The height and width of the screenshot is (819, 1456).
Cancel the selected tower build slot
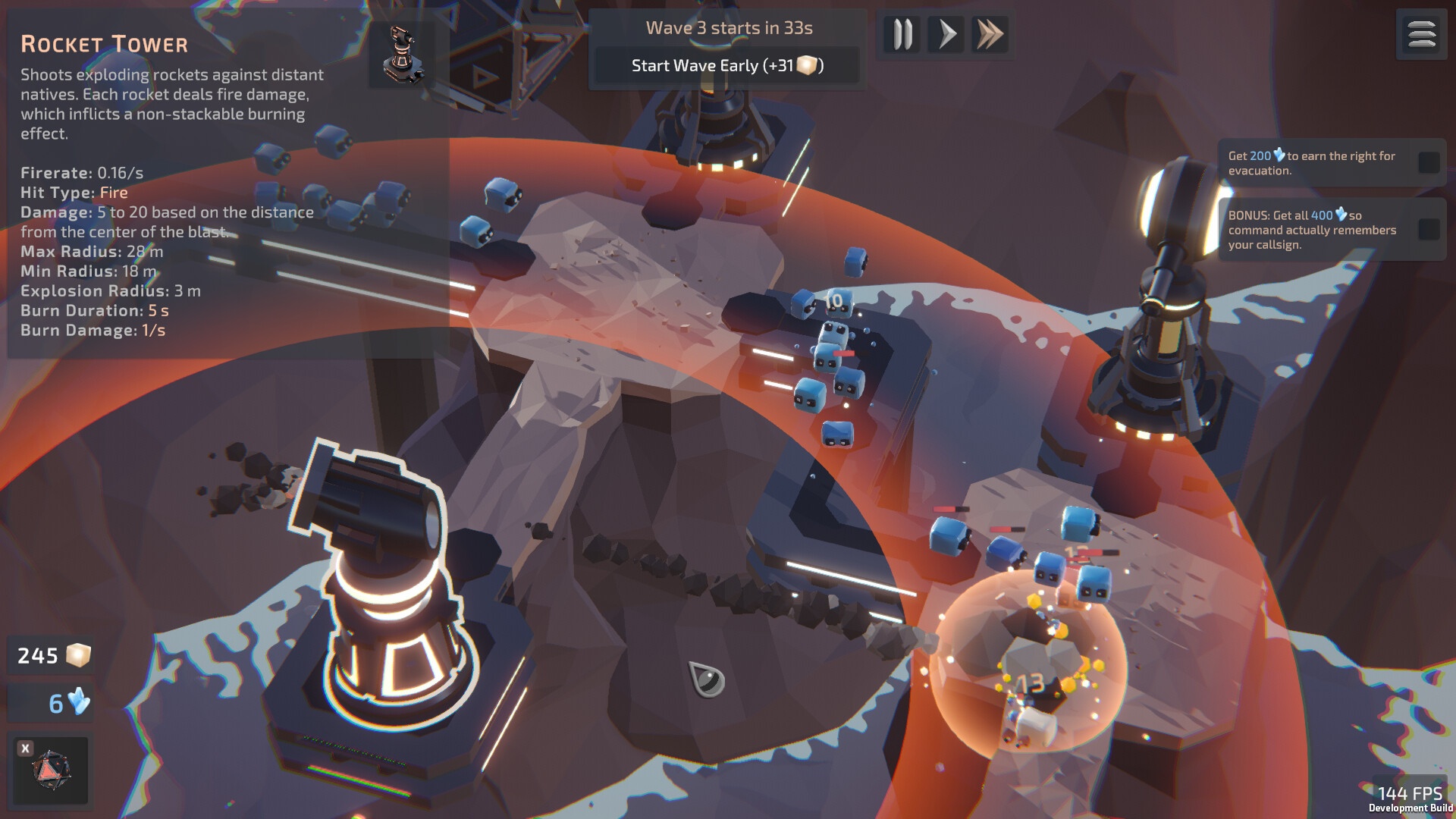click(x=26, y=748)
